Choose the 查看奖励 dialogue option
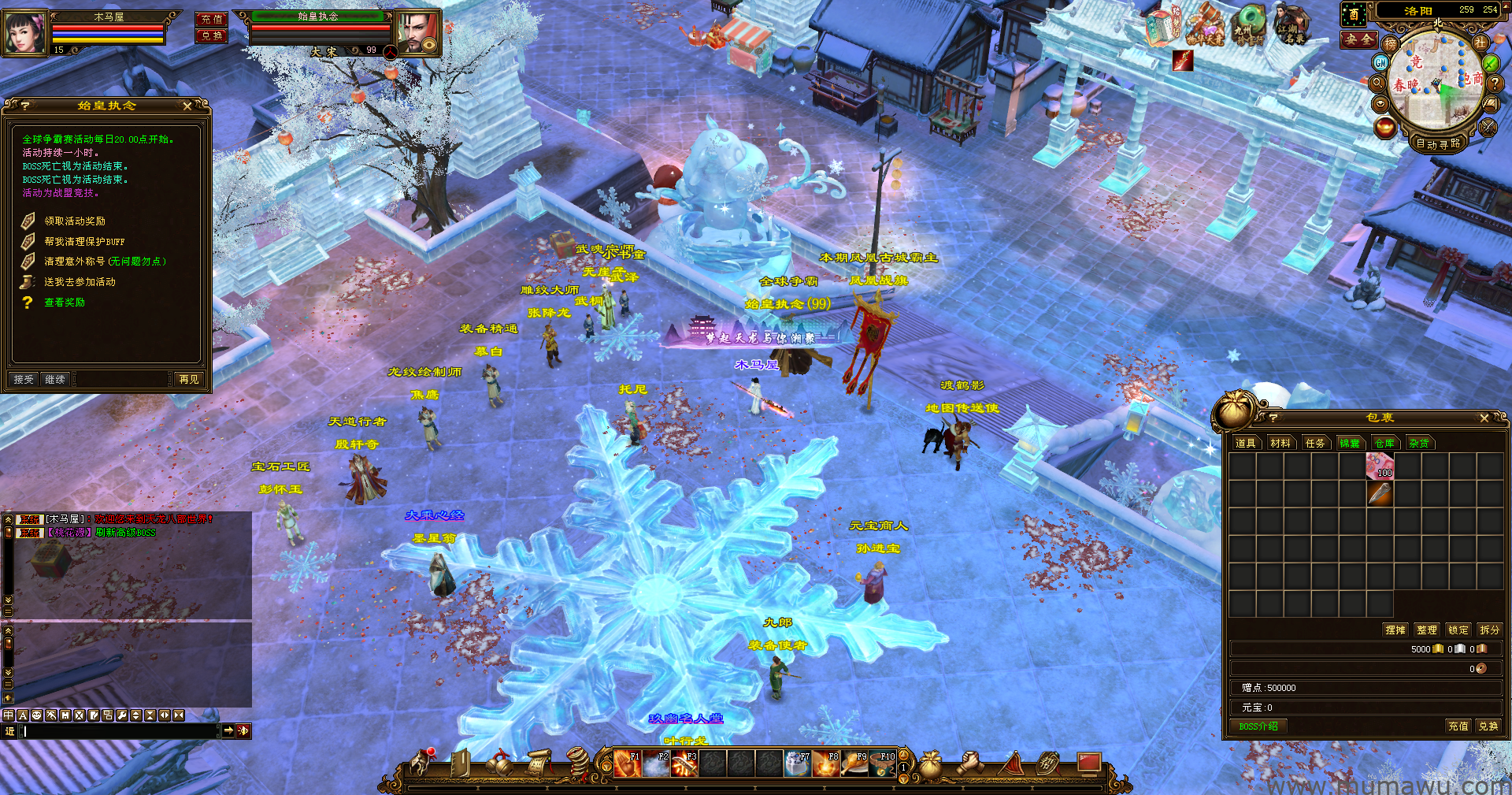The height and width of the screenshot is (795, 1512). point(65,303)
